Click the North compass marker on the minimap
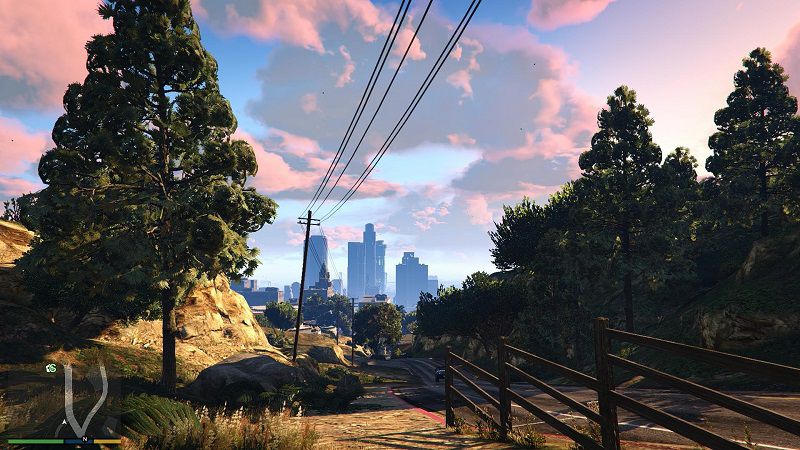Screen dimensions: 800x450 pos(86,438)
